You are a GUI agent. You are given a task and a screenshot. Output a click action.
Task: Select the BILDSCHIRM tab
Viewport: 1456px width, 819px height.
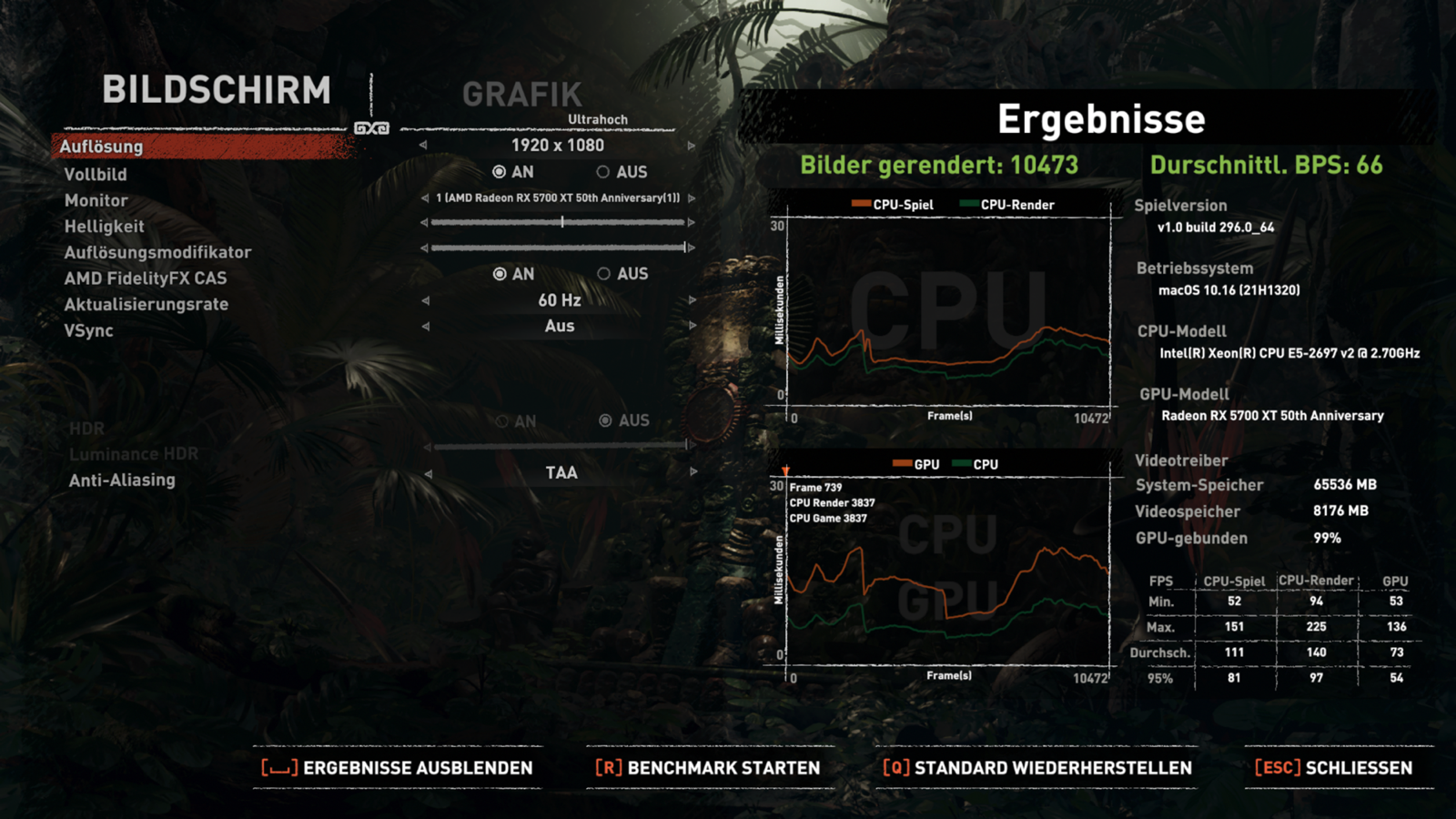click(x=218, y=91)
